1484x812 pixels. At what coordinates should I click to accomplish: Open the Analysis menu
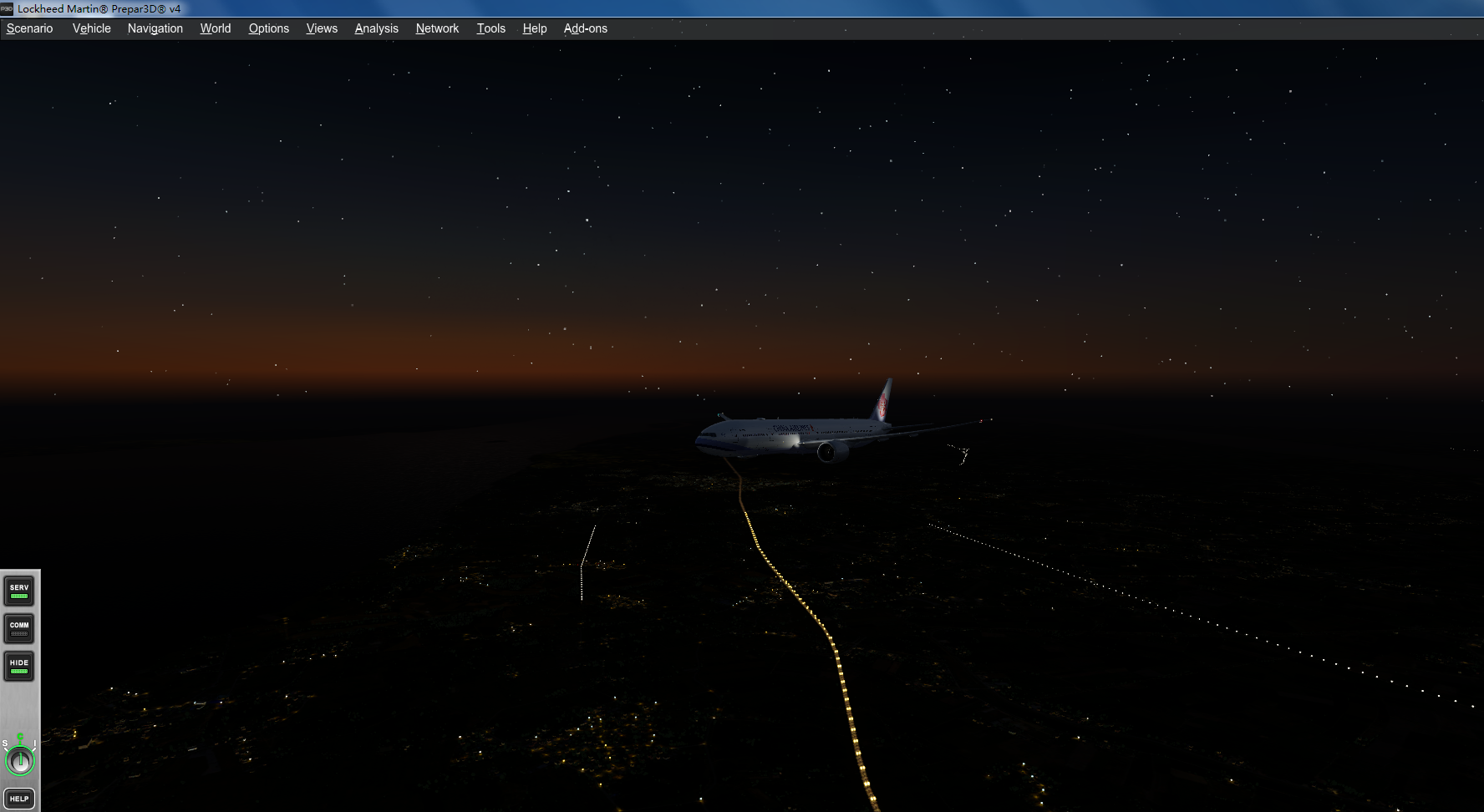(376, 28)
